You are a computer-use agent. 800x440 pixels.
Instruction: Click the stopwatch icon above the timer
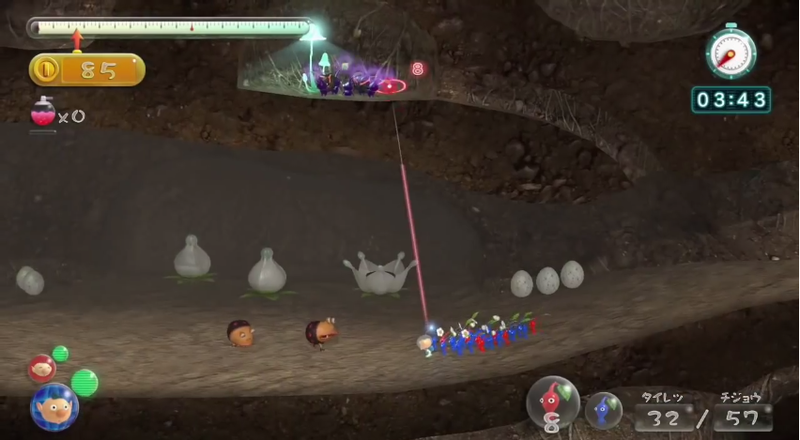(x=731, y=51)
